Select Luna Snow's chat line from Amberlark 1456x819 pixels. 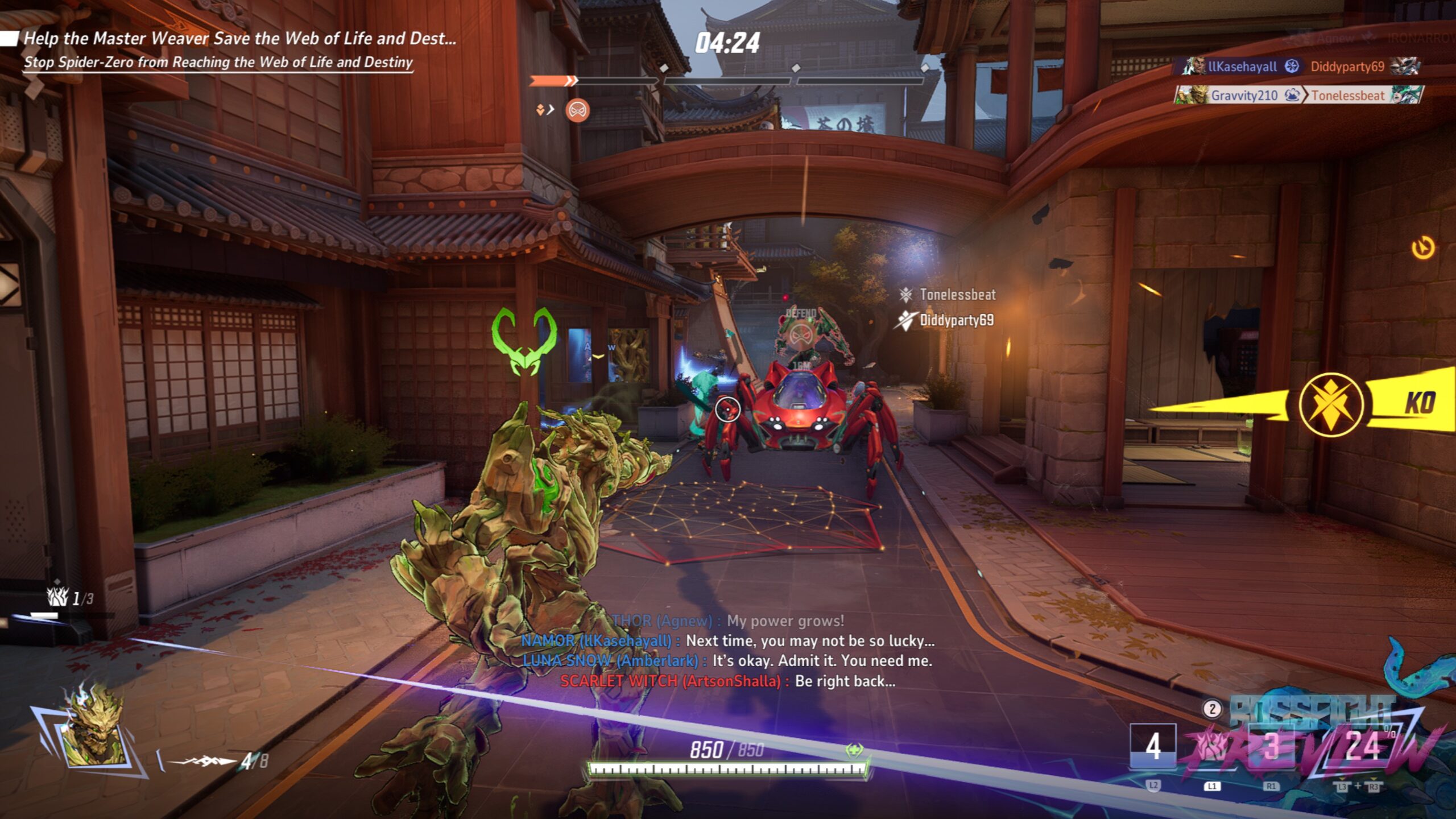(727, 661)
